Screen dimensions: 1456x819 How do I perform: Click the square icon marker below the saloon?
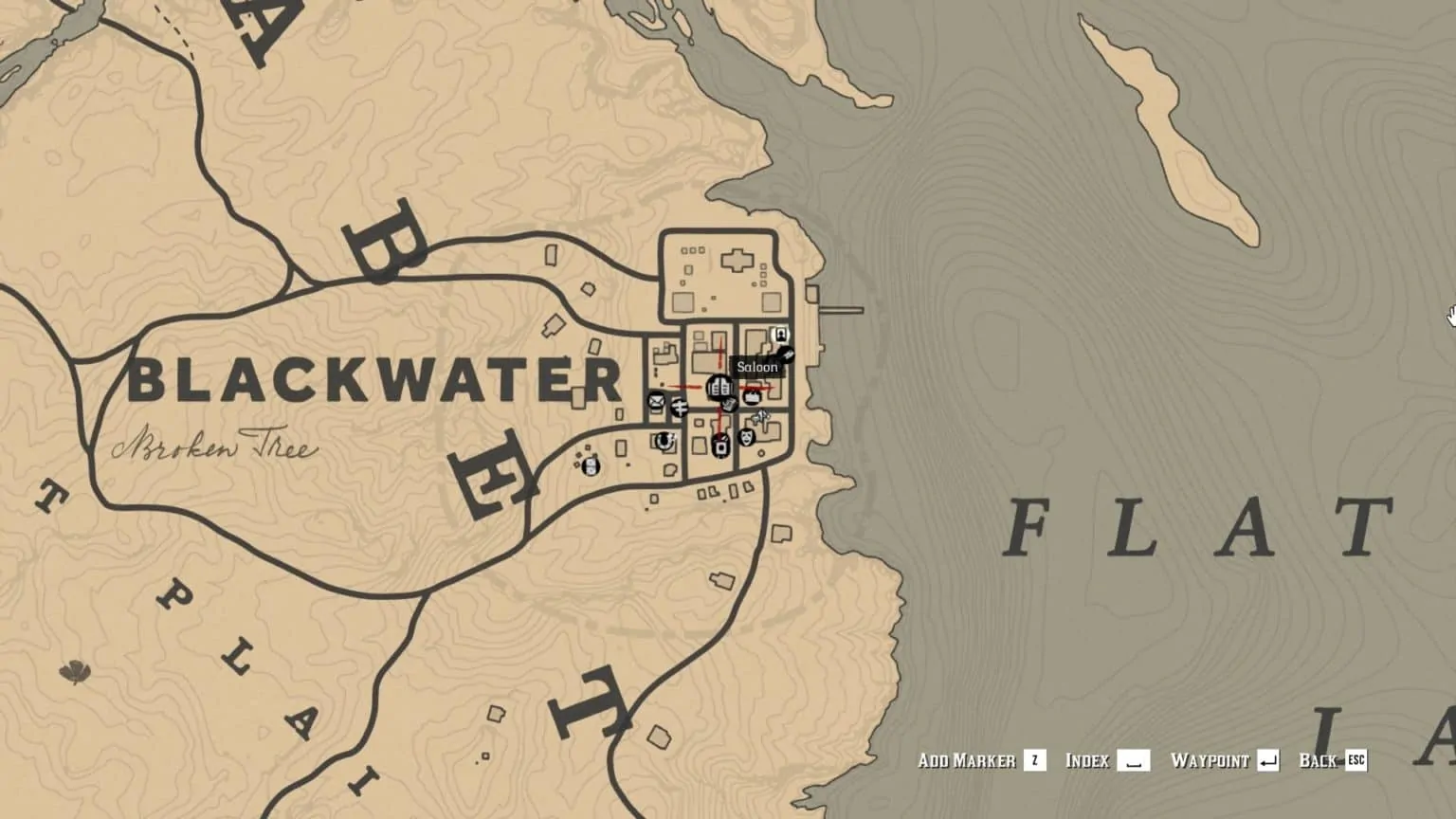[720, 444]
